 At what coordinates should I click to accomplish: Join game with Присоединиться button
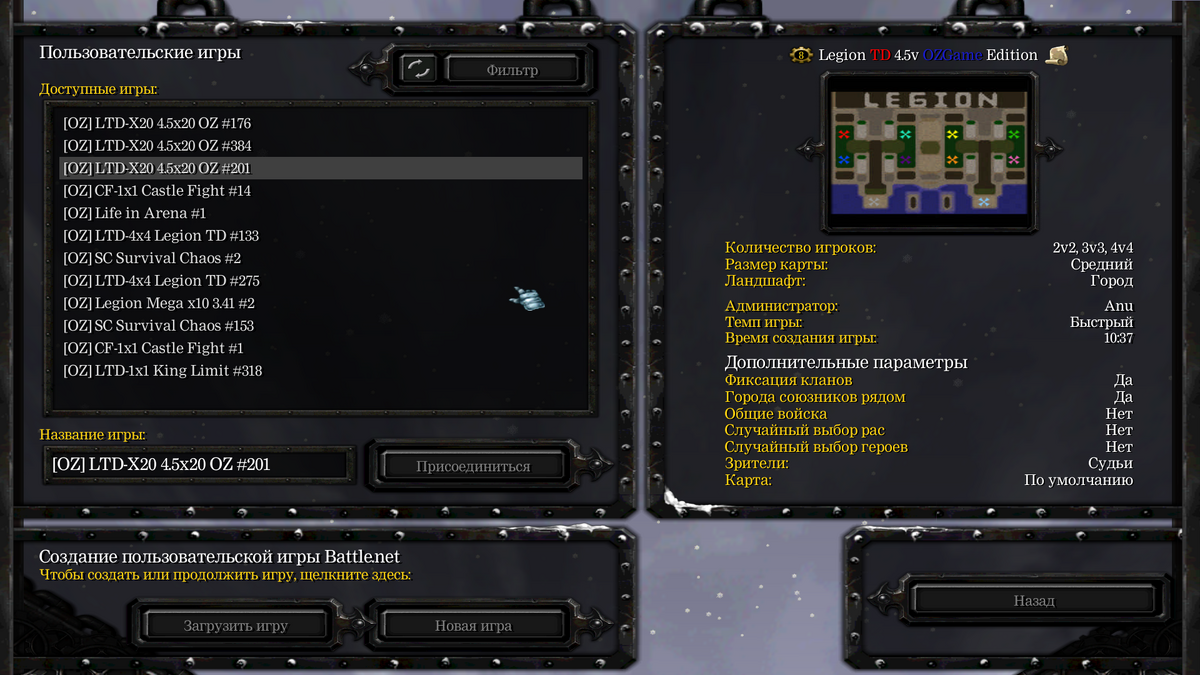pyautogui.click(x=473, y=466)
